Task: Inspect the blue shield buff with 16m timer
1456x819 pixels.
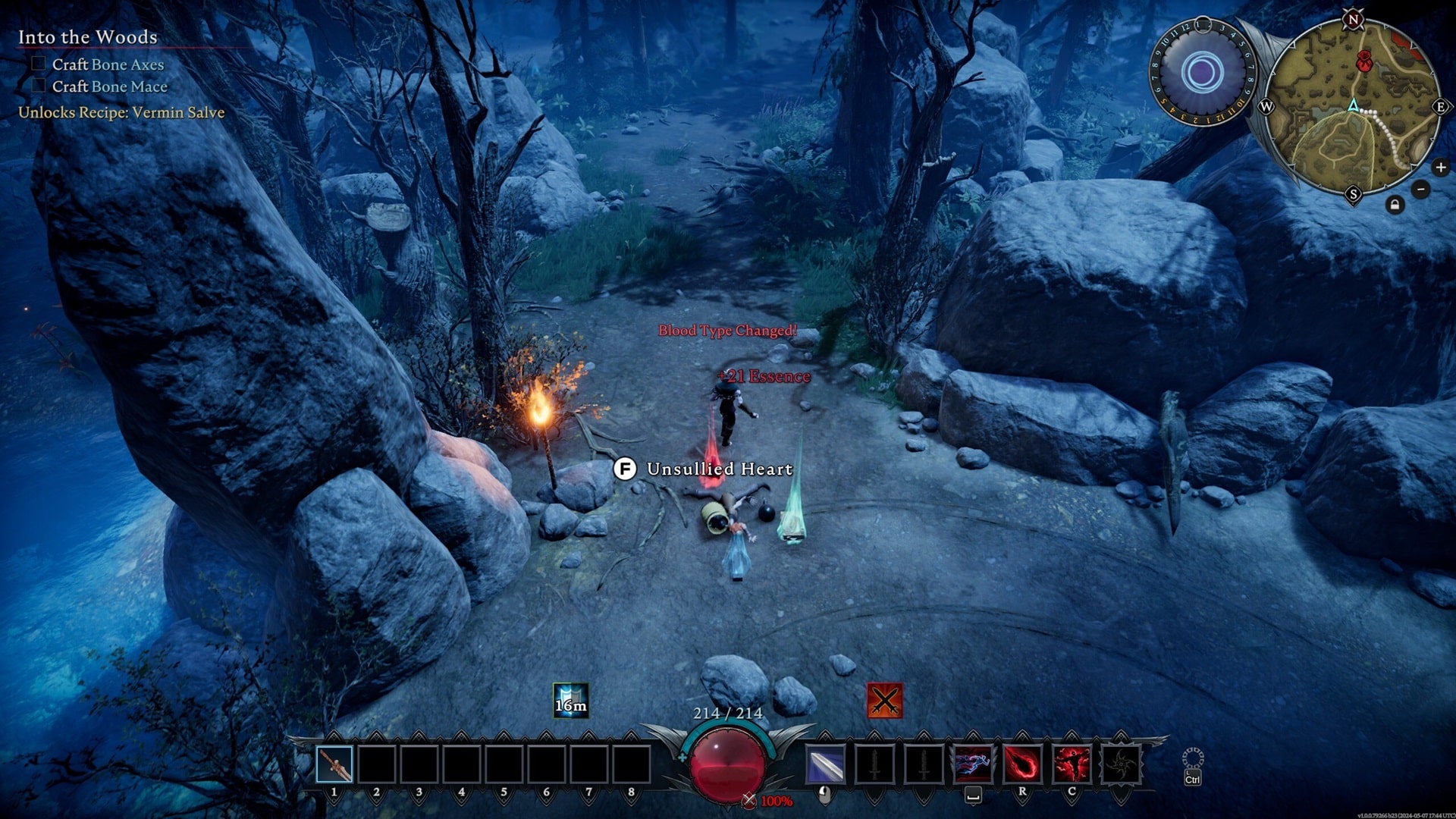Action: coord(570,700)
